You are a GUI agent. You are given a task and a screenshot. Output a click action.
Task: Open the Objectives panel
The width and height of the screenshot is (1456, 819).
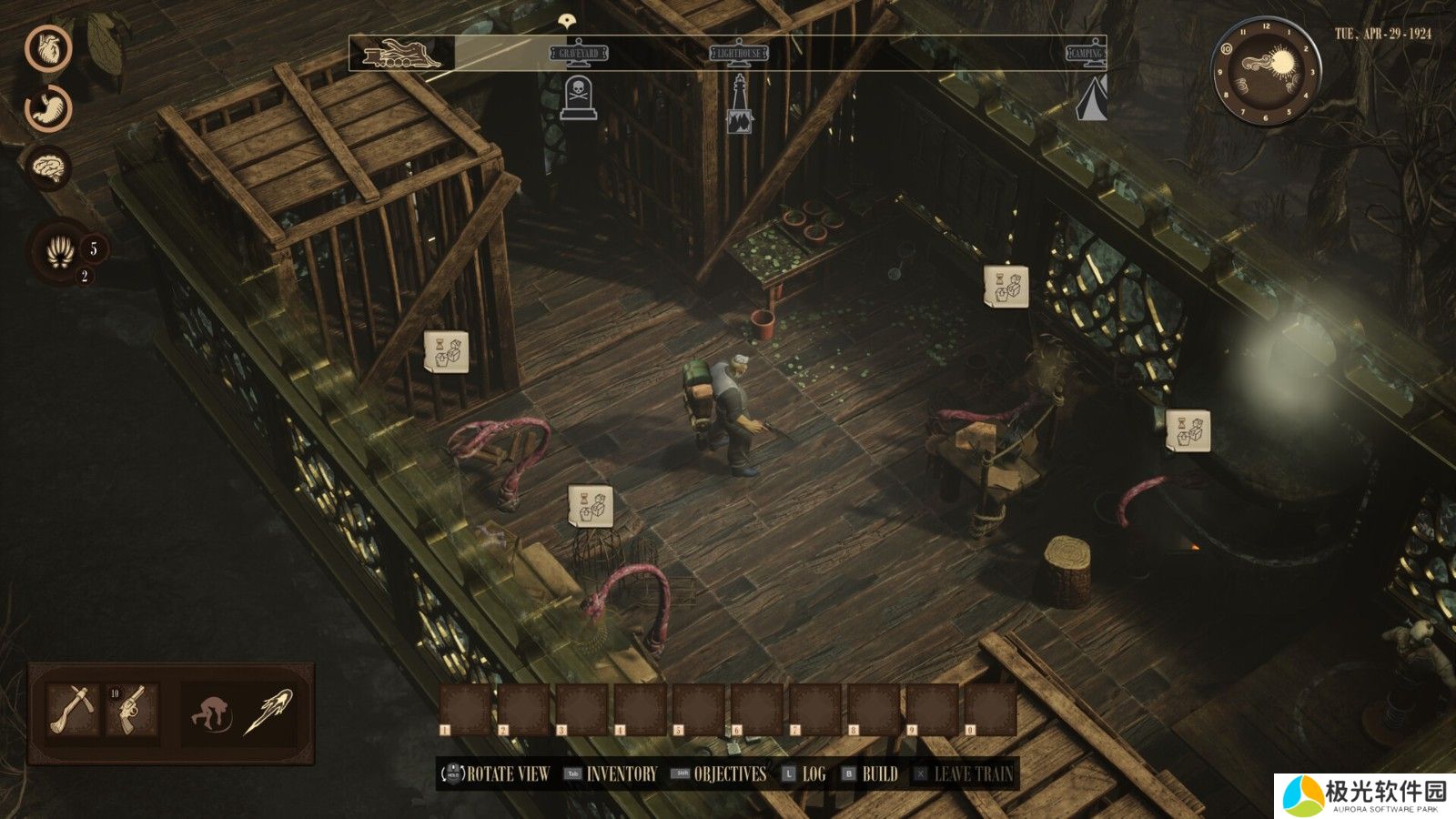coord(729,774)
